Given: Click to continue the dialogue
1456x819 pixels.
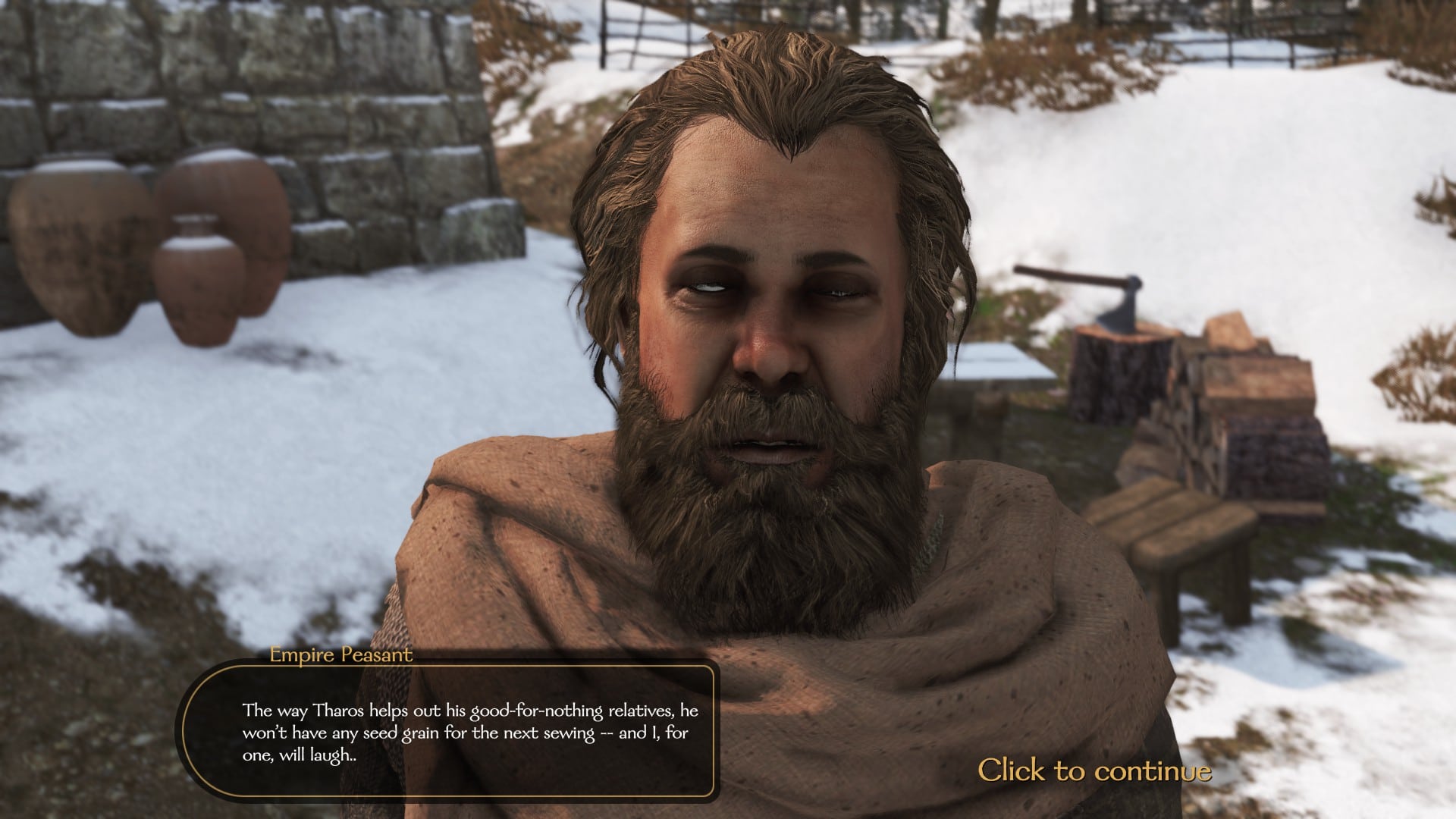Looking at the screenshot, I should click(x=1094, y=770).
